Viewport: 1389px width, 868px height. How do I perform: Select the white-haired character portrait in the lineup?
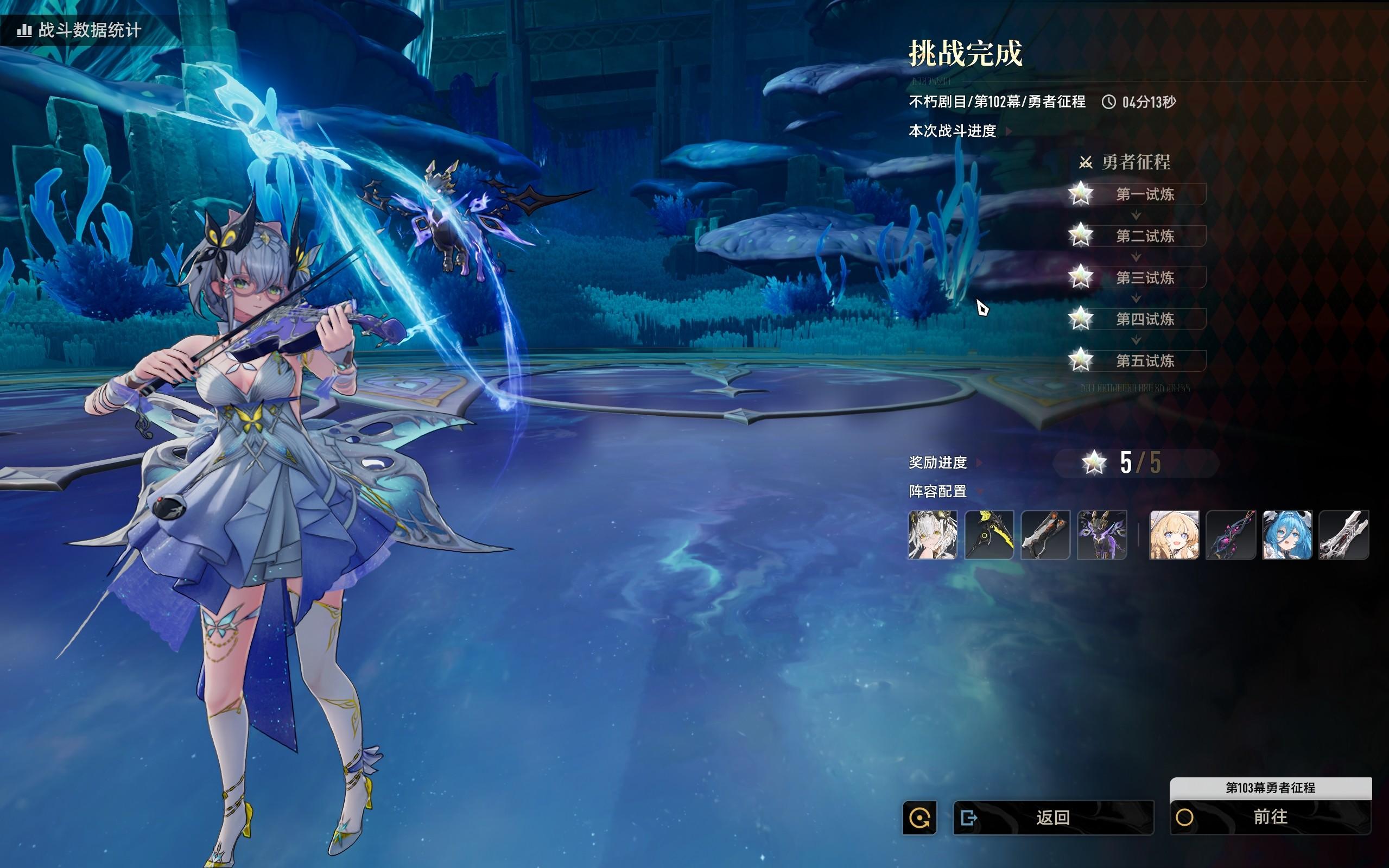[933, 535]
